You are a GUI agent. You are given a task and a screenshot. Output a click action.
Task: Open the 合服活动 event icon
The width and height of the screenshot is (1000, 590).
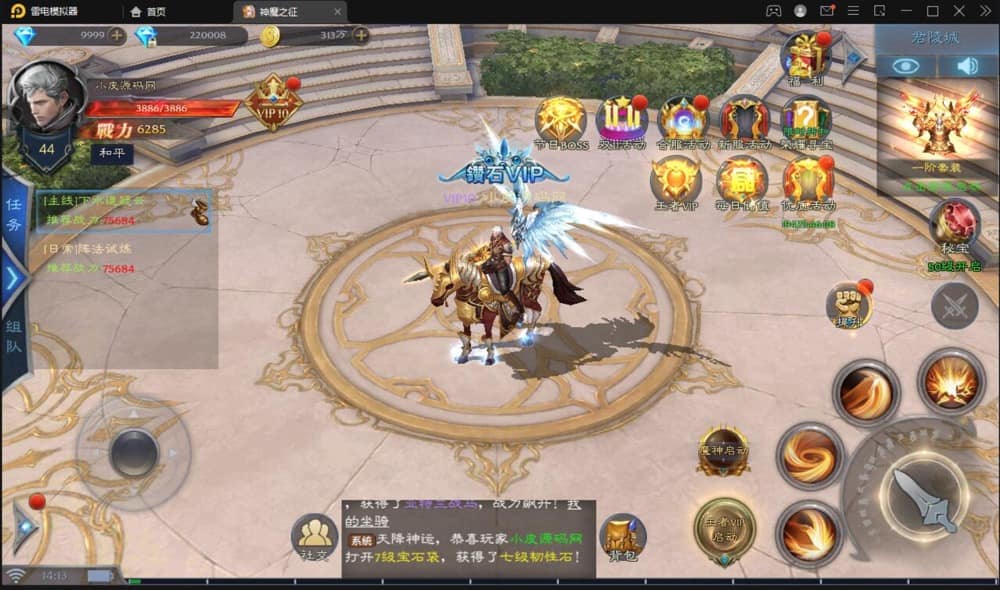tap(682, 121)
